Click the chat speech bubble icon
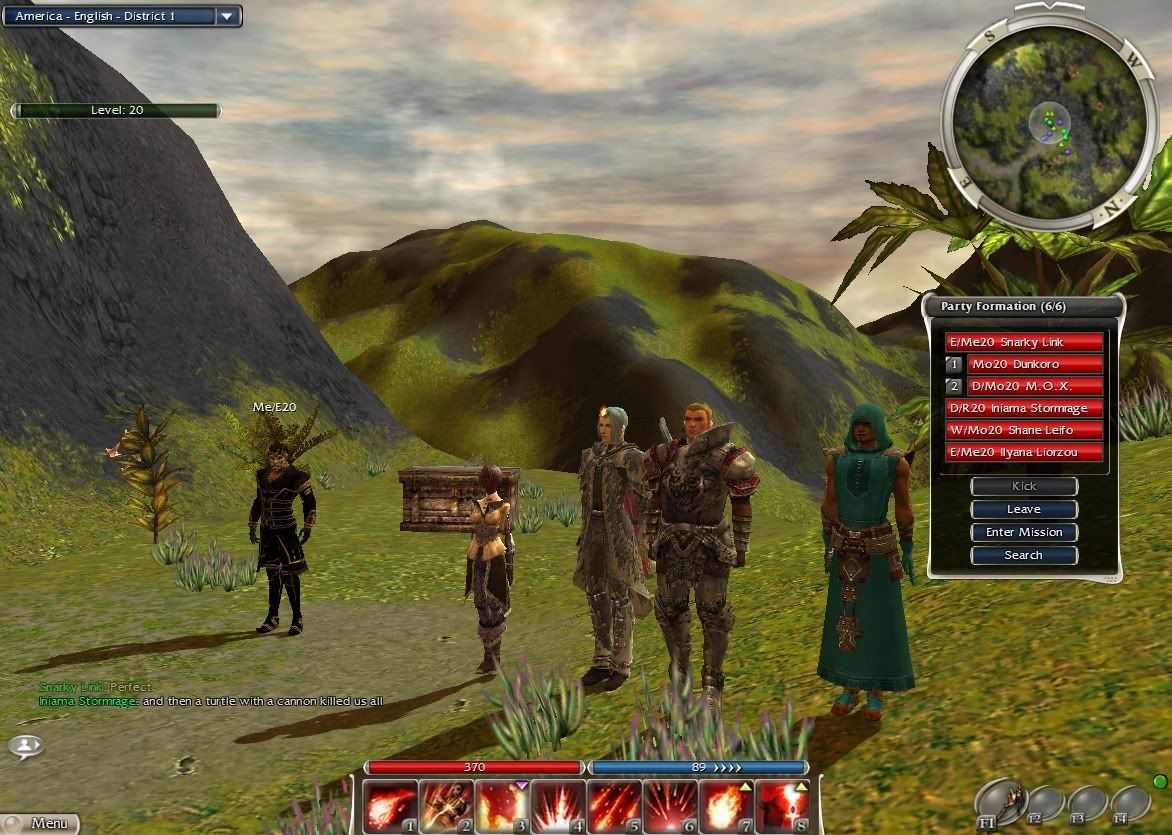 pos(26,746)
